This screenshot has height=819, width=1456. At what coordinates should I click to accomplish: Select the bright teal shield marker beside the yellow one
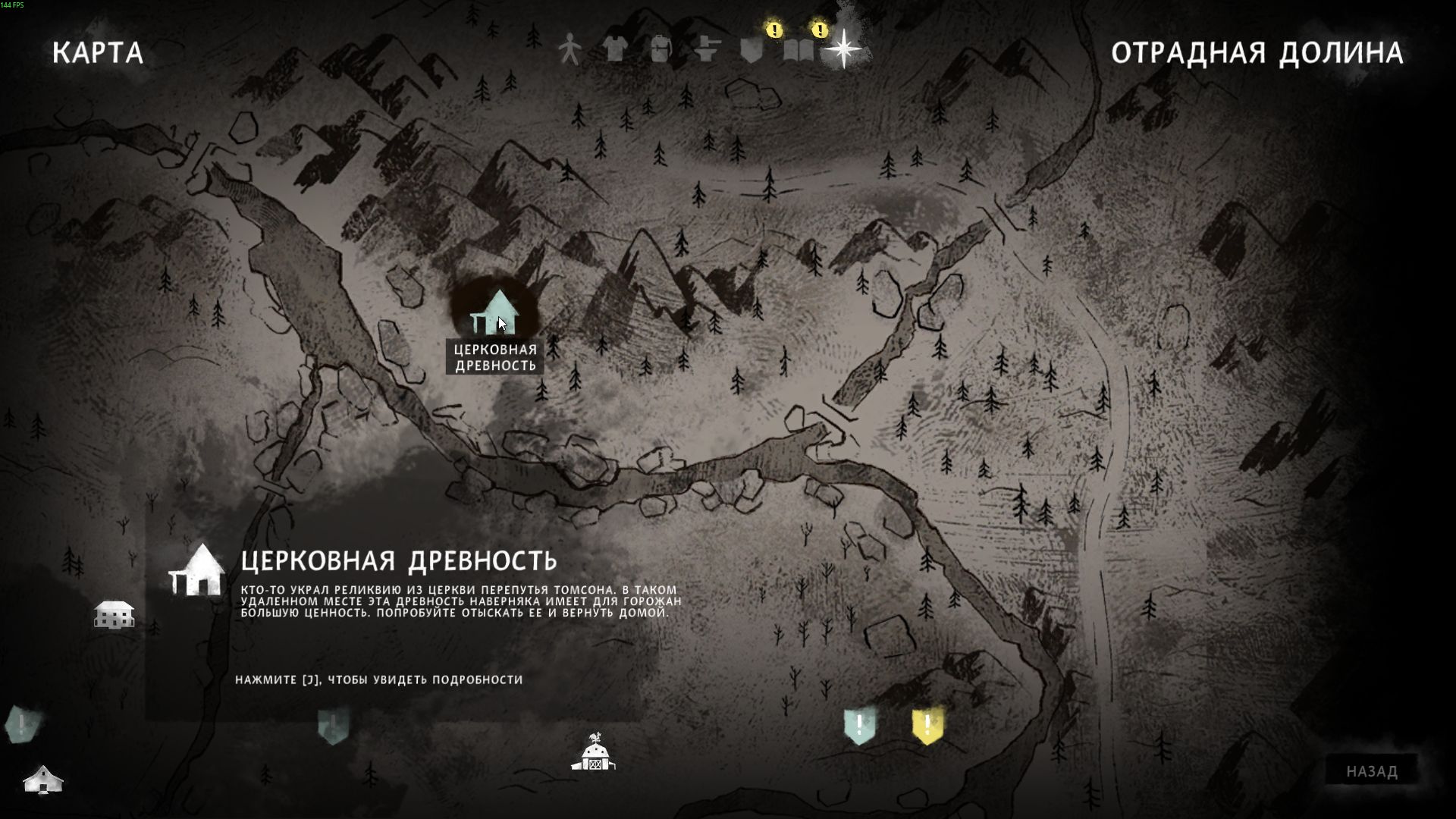coord(859,726)
